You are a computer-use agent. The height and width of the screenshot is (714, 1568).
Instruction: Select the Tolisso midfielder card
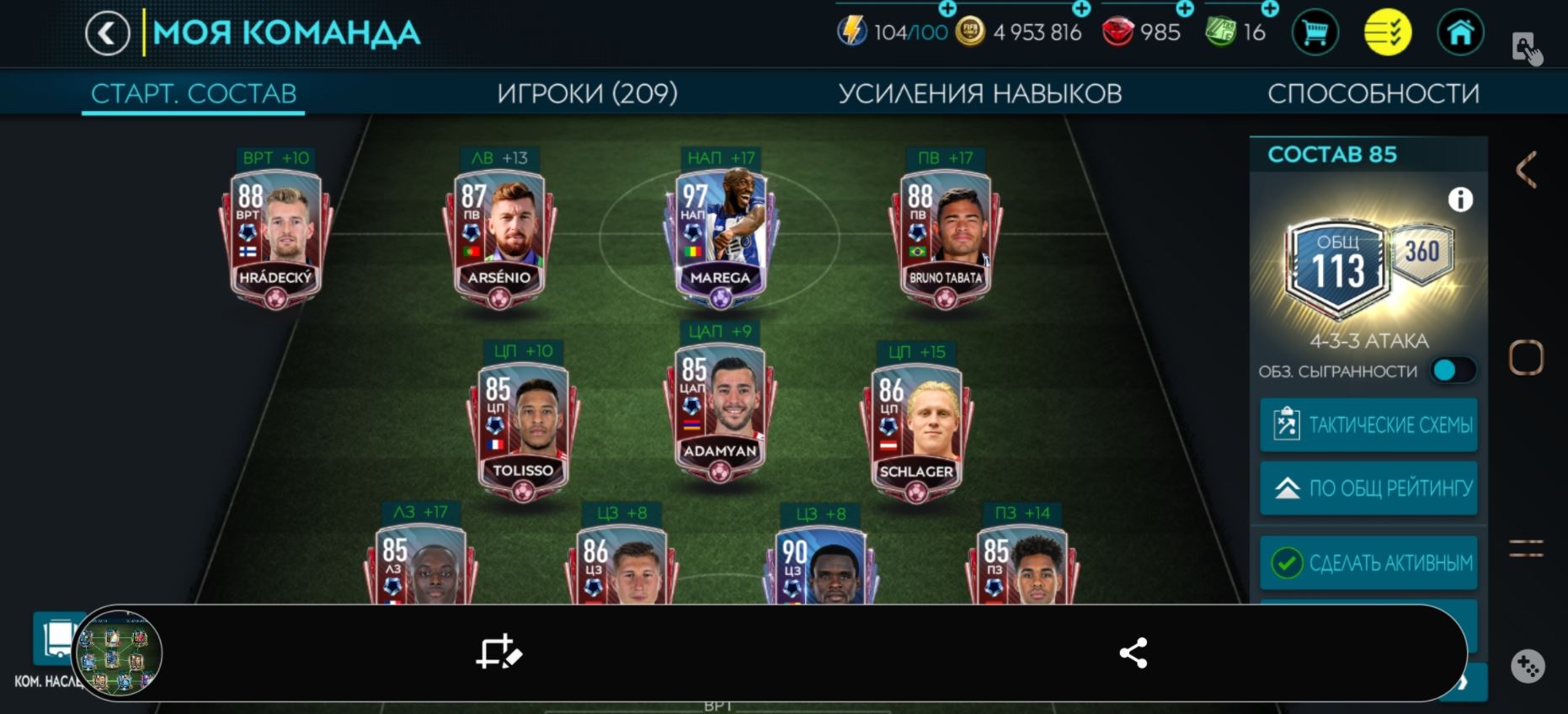[x=522, y=431]
